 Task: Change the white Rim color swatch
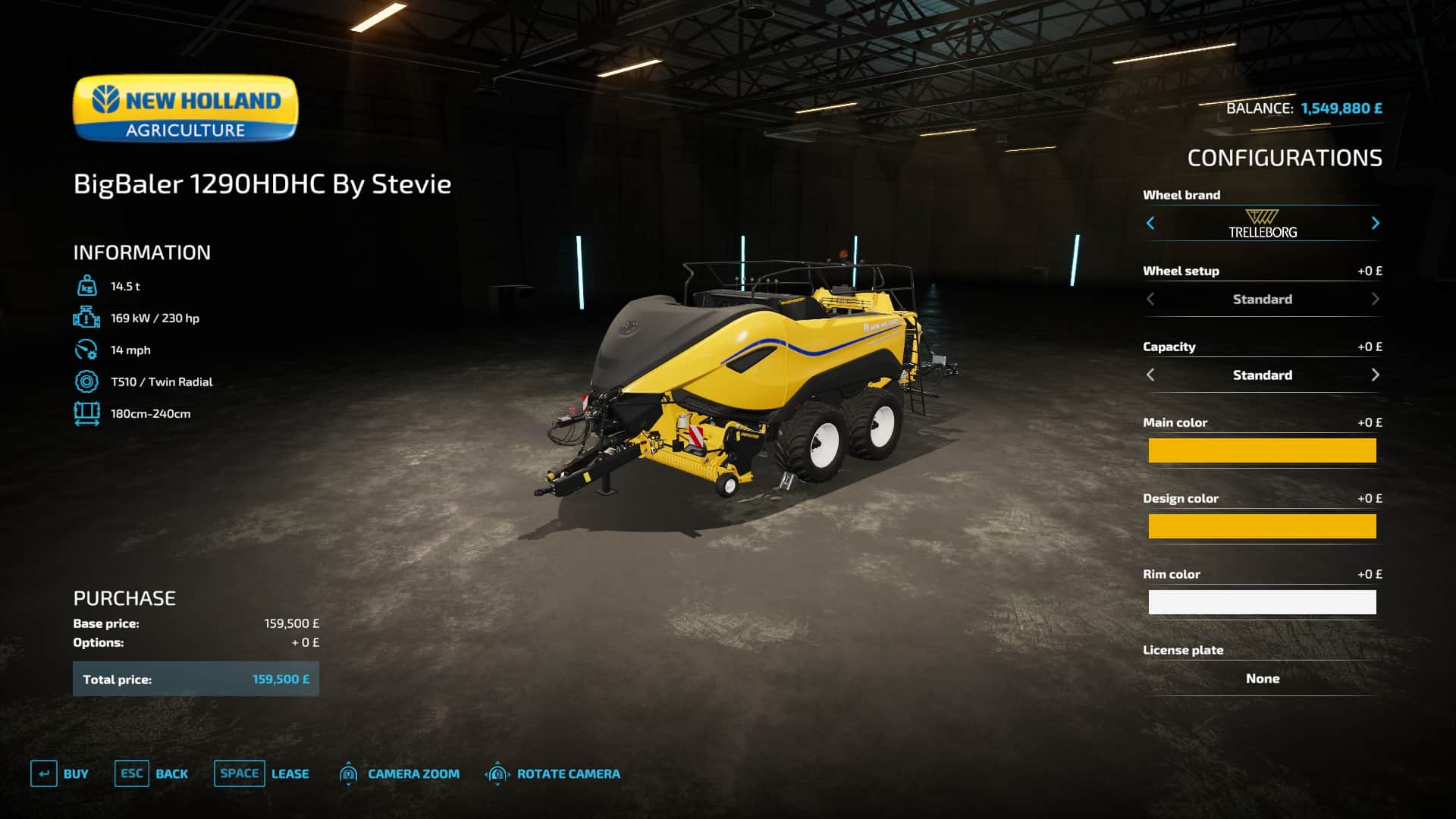point(1262,602)
